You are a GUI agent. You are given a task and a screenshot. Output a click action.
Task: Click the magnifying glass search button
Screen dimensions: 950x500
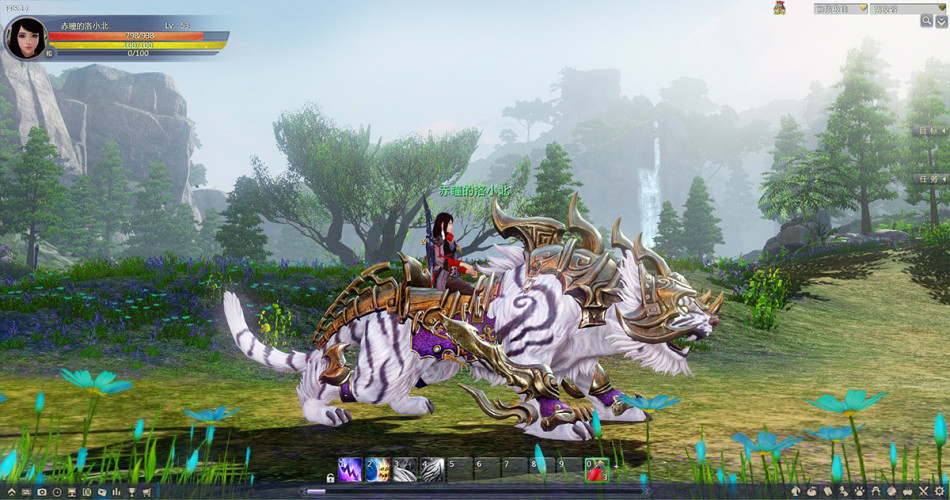coord(926,20)
